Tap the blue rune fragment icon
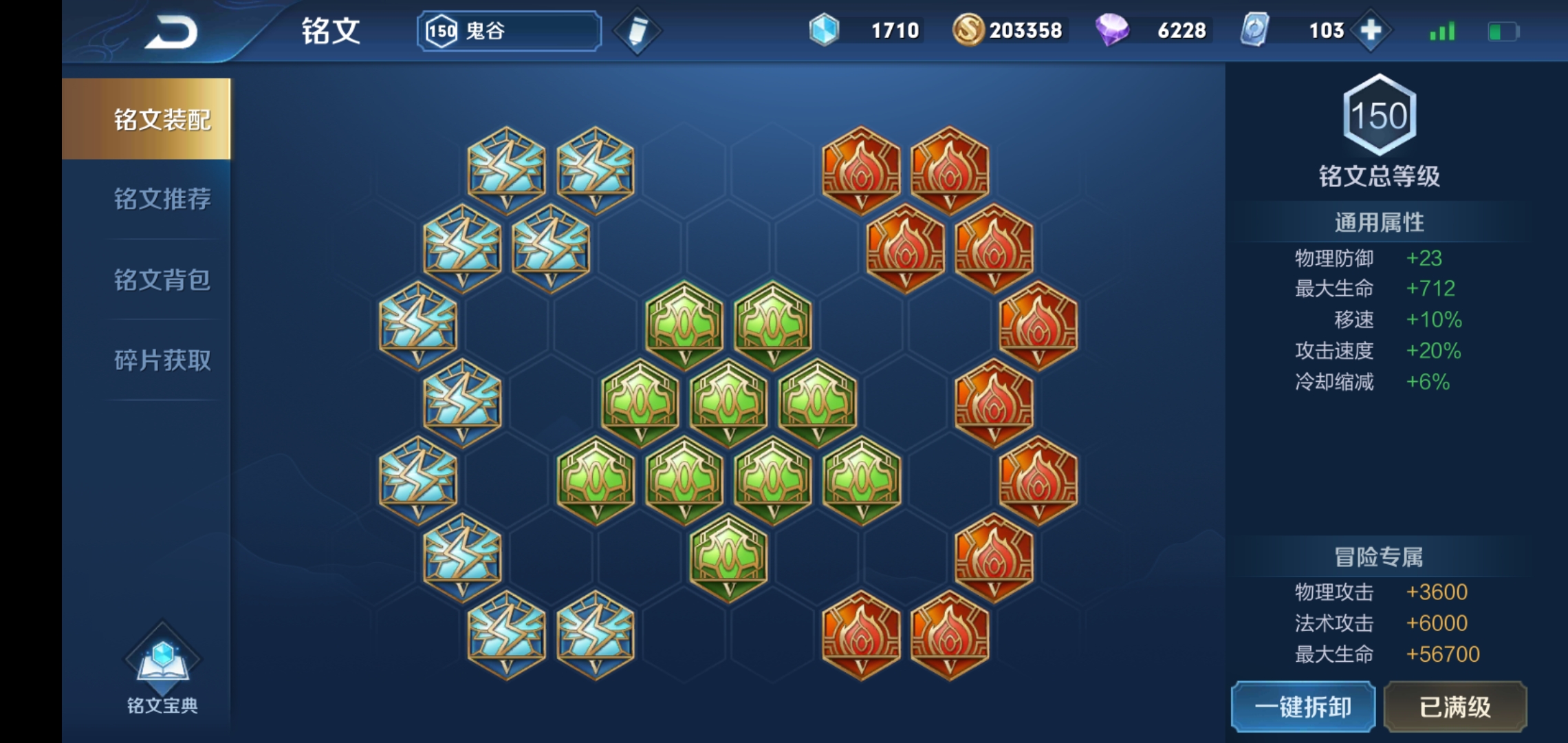 (824, 30)
